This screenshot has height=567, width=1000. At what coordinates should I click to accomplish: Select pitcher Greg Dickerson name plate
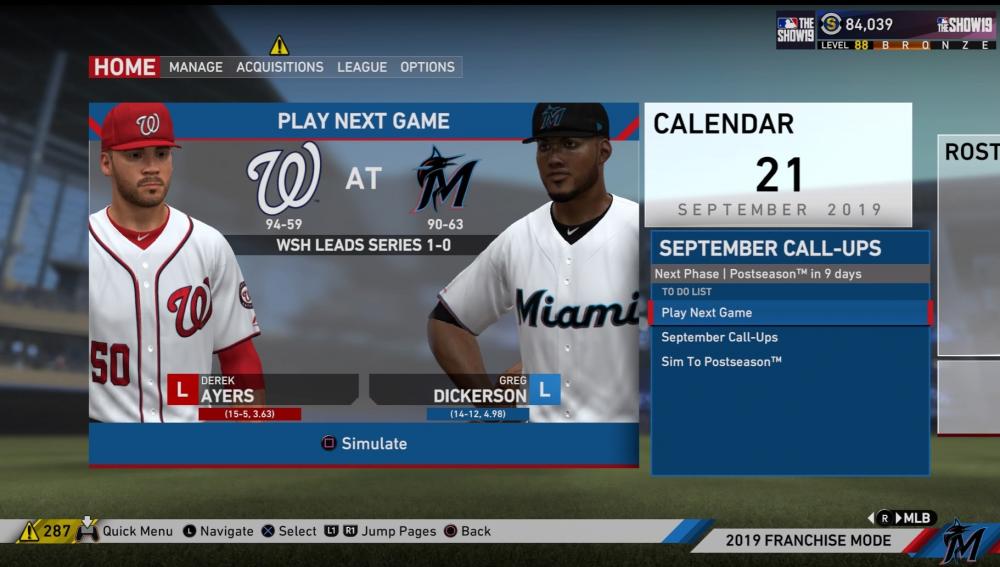(x=464, y=389)
